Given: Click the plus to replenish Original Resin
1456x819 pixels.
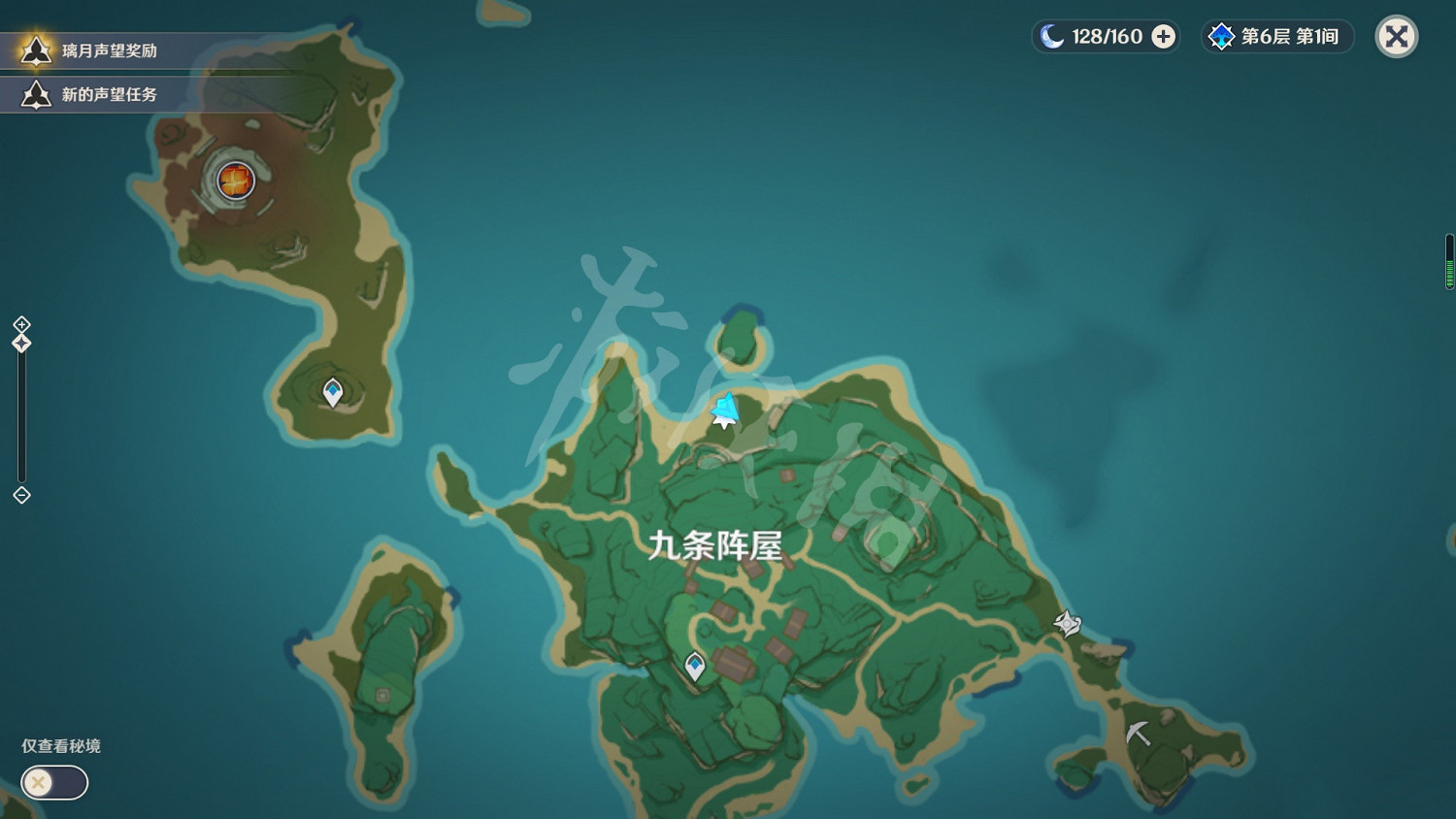Looking at the screenshot, I should pos(1161,36).
